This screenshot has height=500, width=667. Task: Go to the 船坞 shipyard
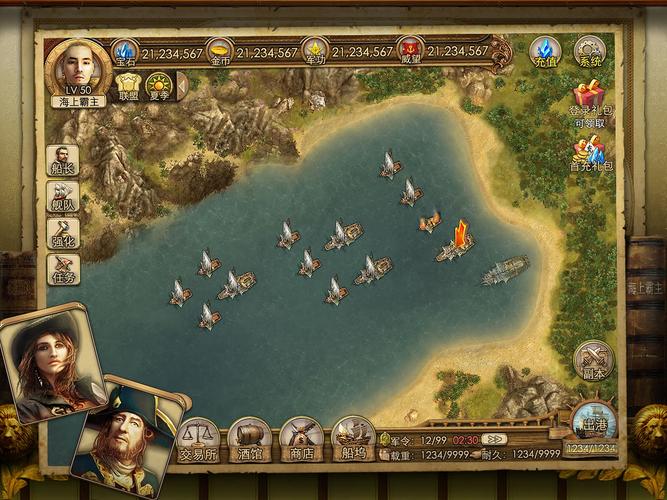[x=352, y=438]
